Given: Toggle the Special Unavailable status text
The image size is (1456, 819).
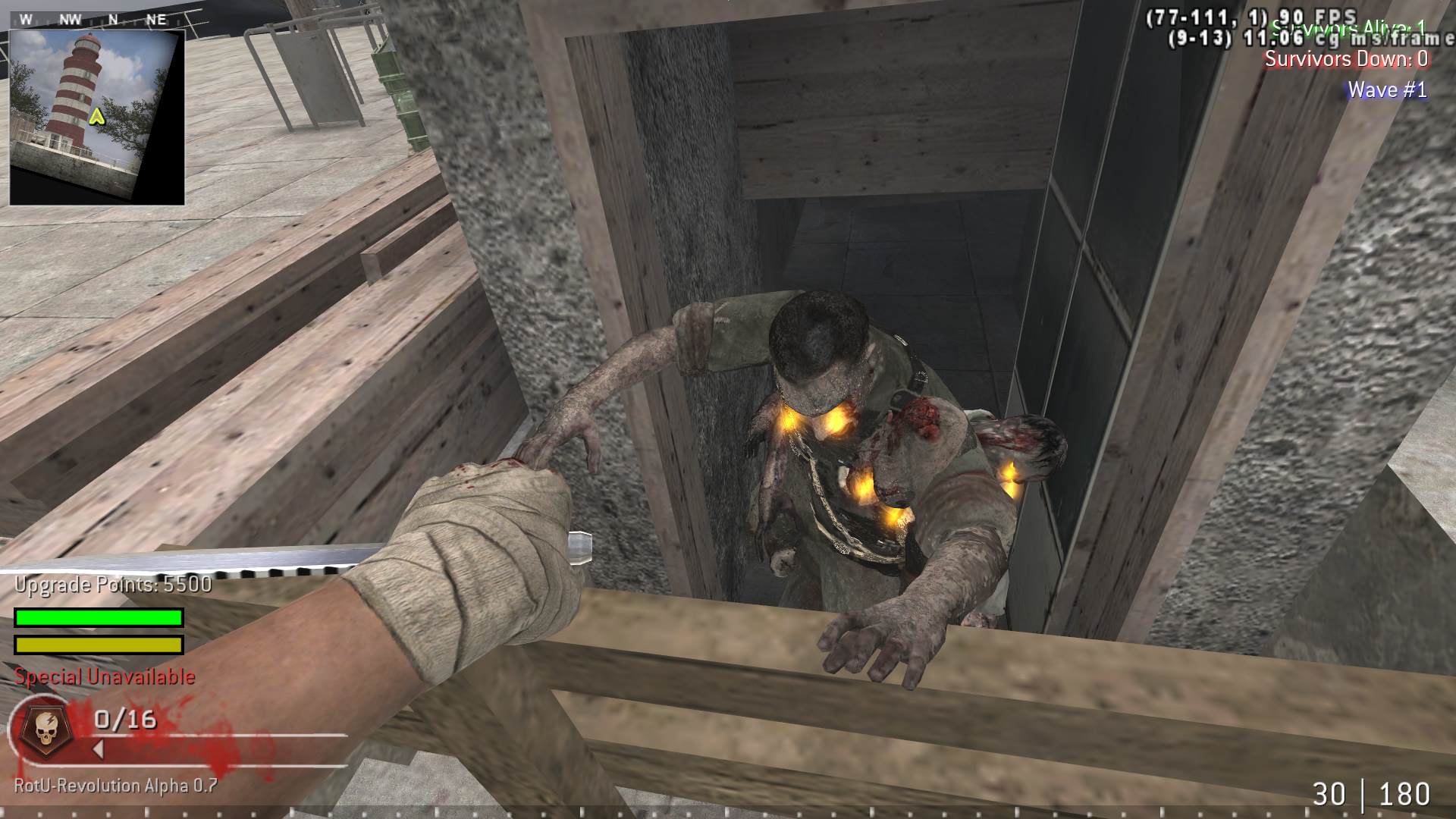Looking at the screenshot, I should pyautogui.click(x=105, y=676).
